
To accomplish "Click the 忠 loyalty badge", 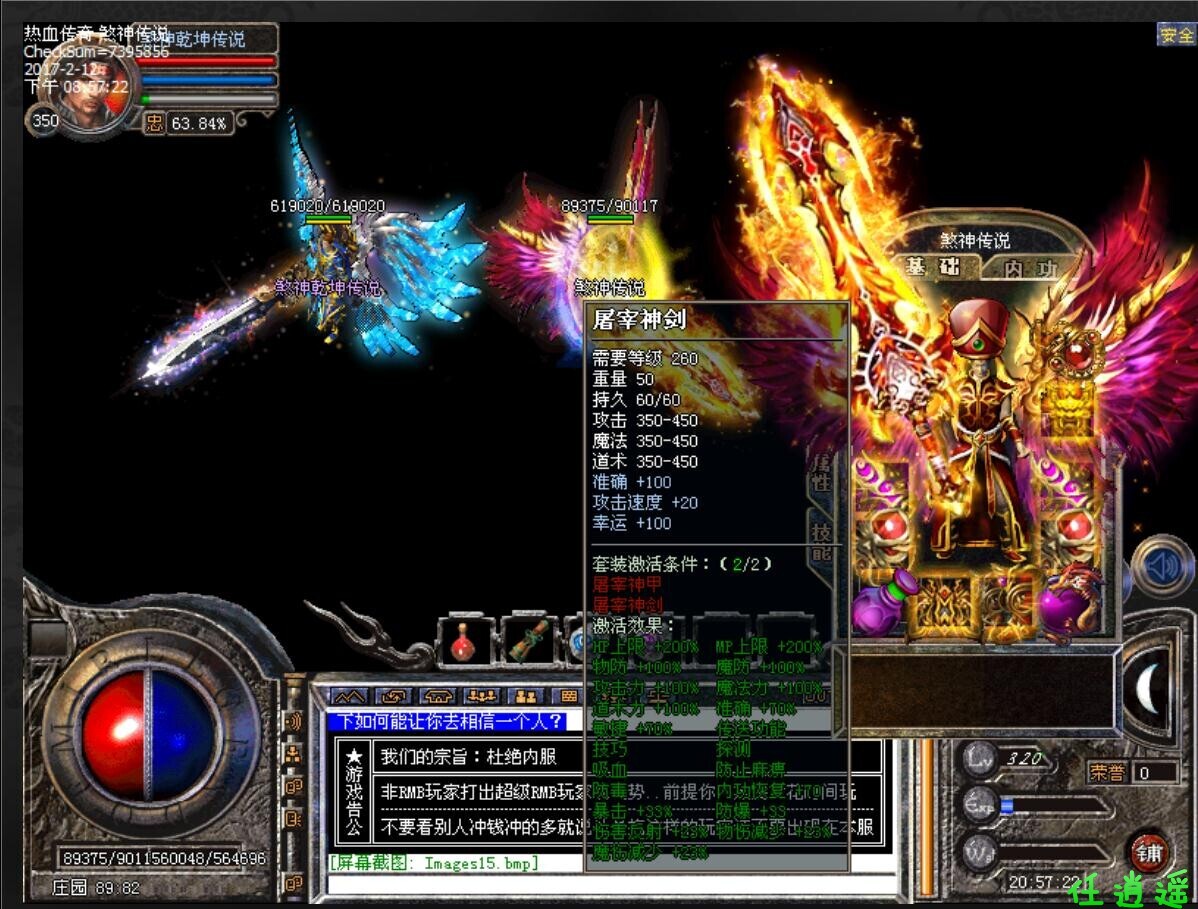I will pos(154,123).
